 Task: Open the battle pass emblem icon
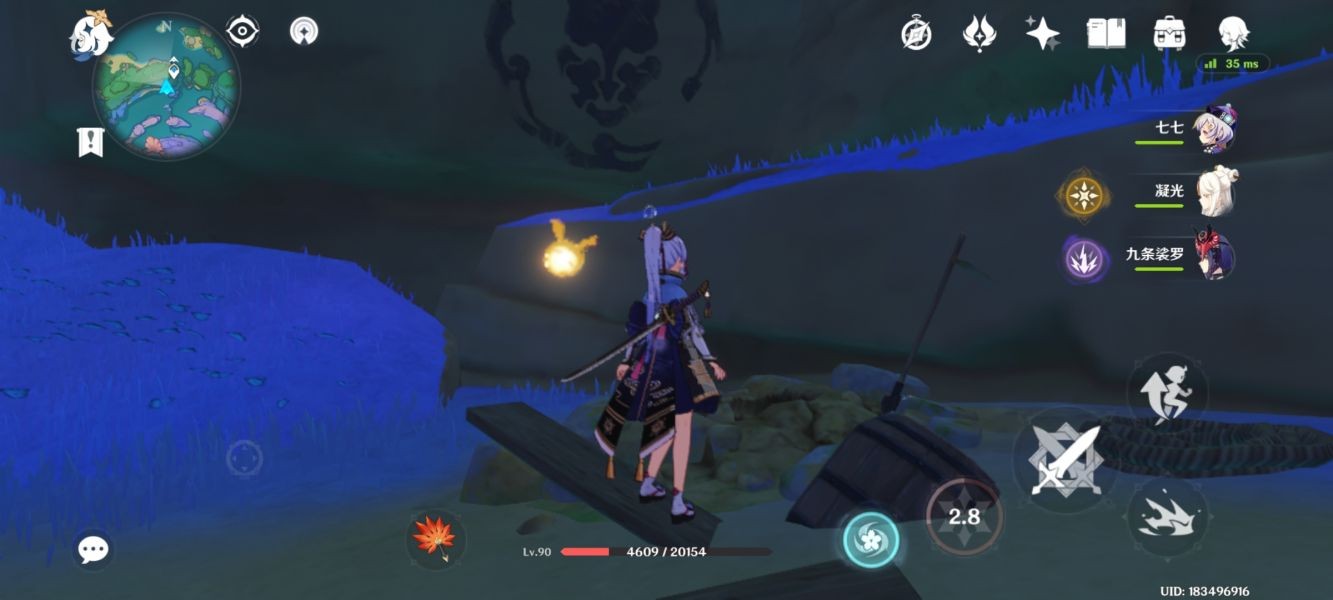coord(979,34)
